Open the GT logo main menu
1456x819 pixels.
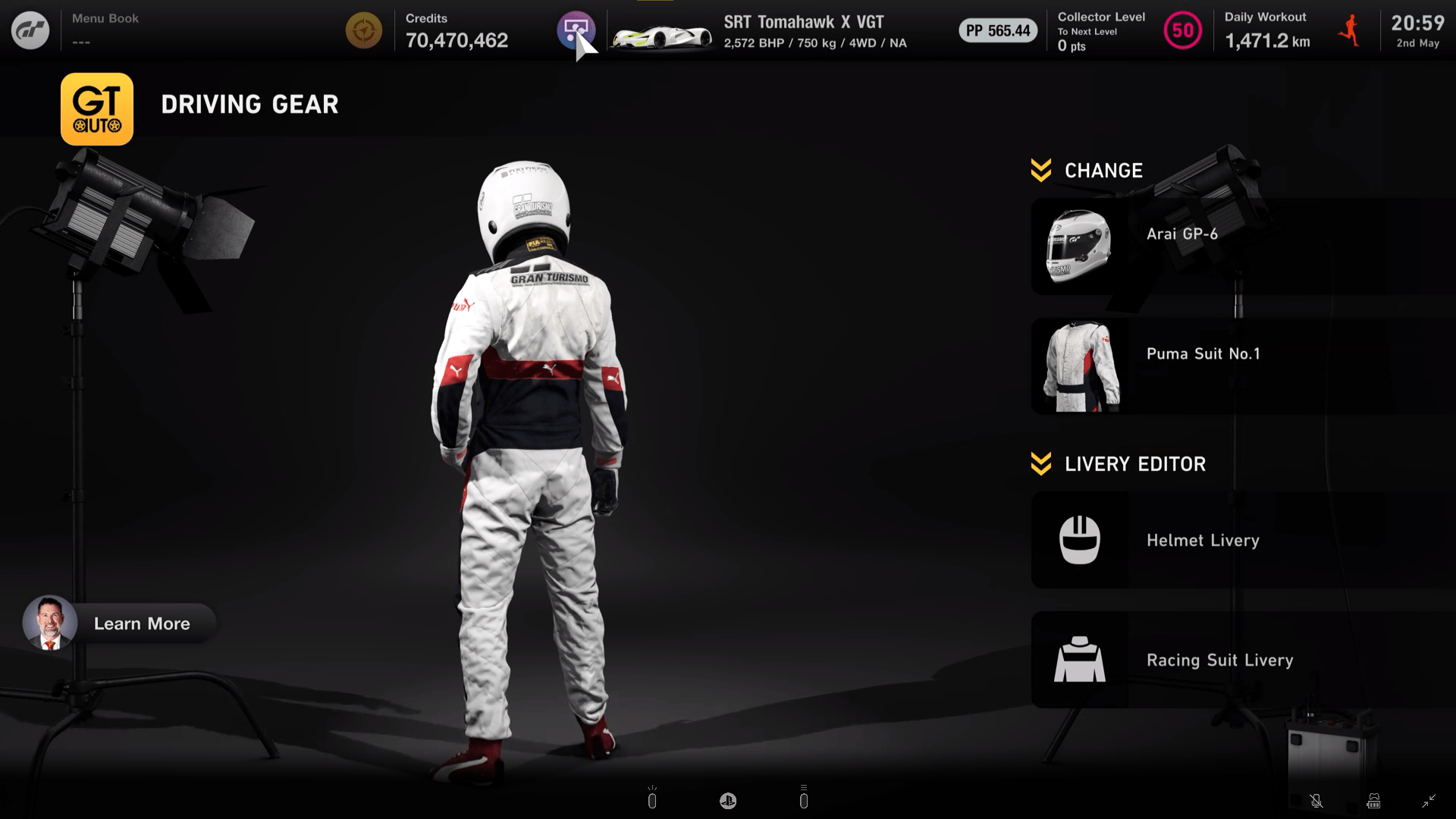click(x=30, y=30)
